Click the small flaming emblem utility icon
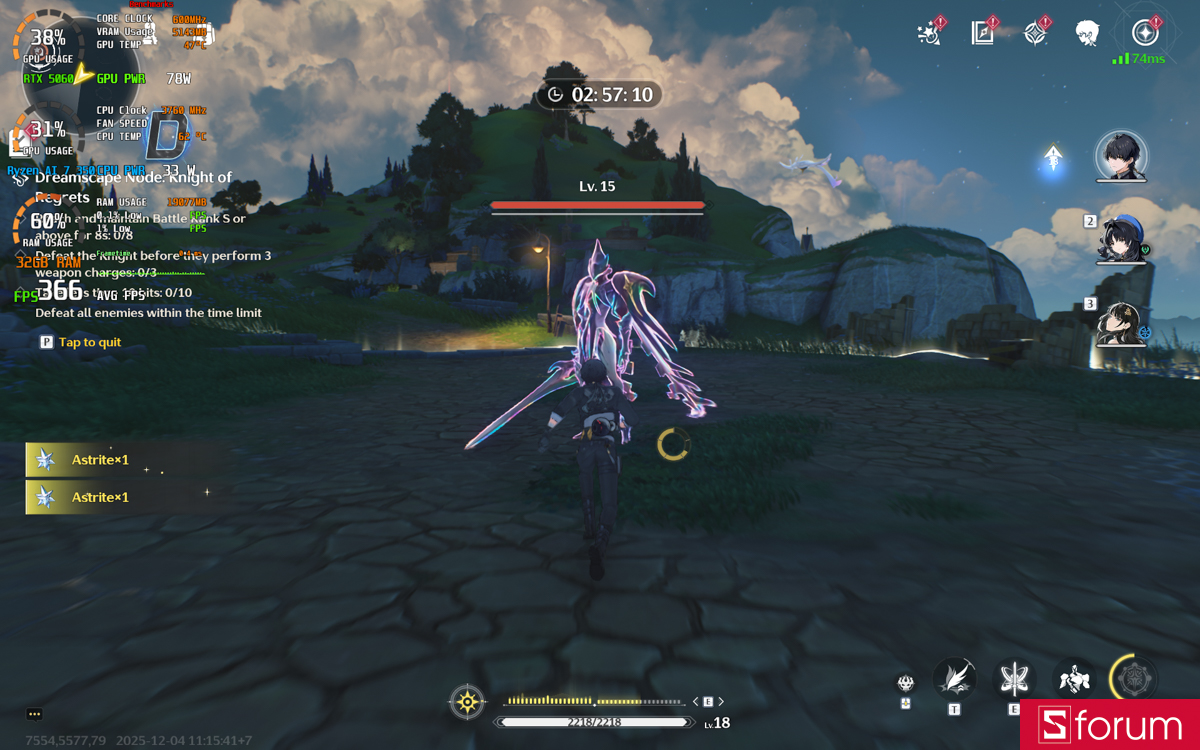The width and height of the screenshot is (1200, 750). [x=906, y=683]
